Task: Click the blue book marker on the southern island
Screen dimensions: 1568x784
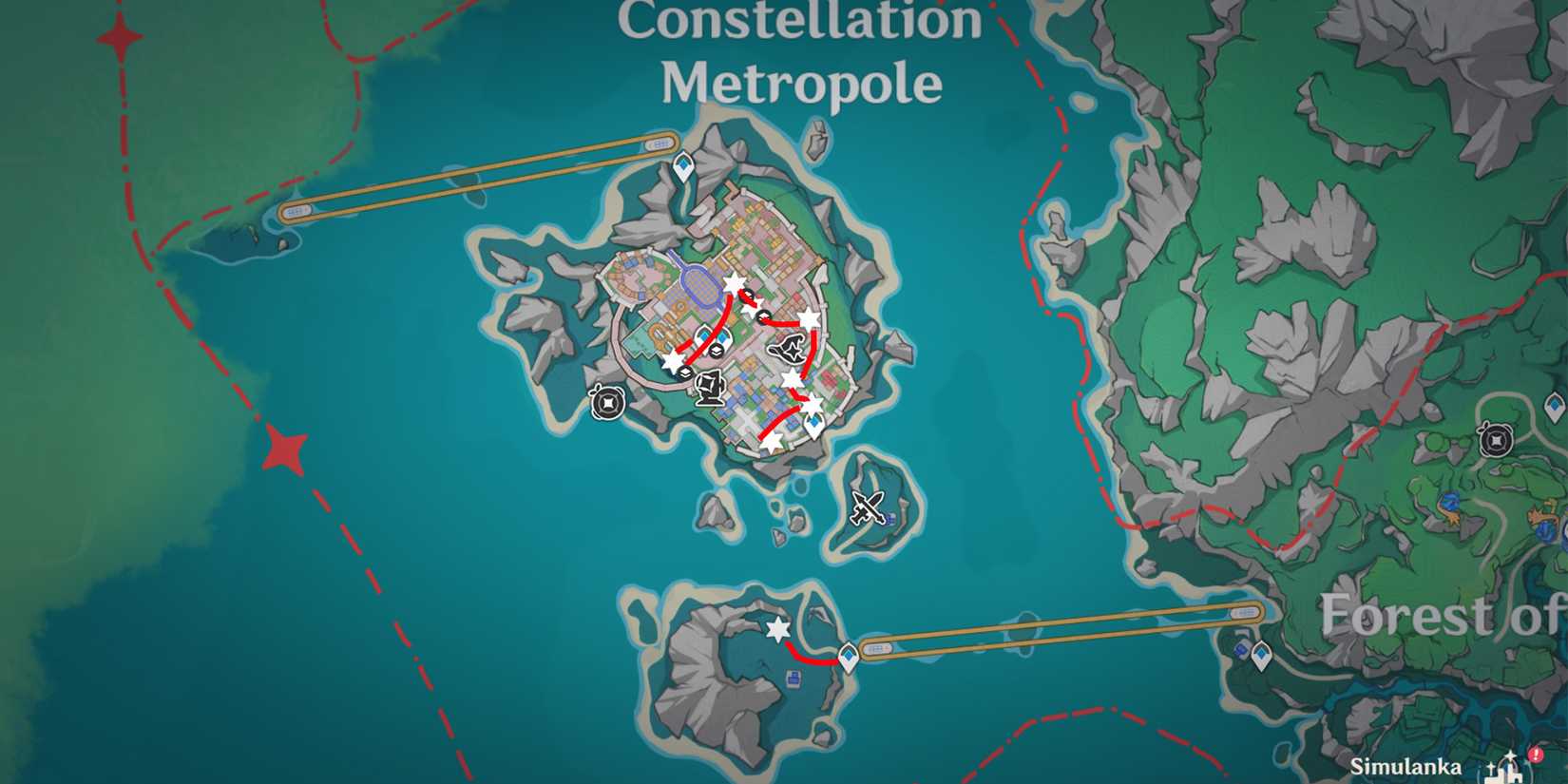Action: coord(793,679)
